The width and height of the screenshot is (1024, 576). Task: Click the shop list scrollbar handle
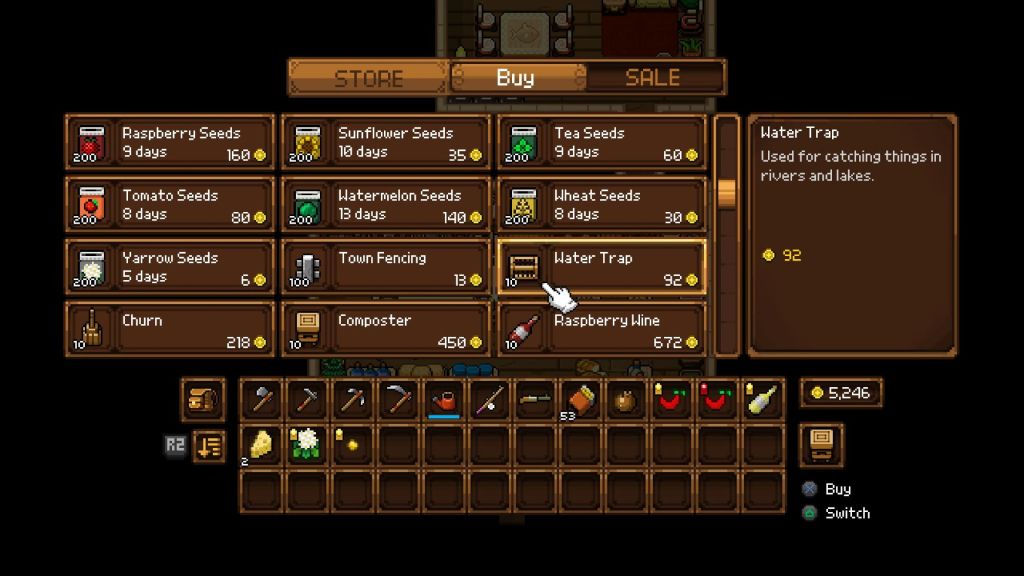click(x=727, y=192)
